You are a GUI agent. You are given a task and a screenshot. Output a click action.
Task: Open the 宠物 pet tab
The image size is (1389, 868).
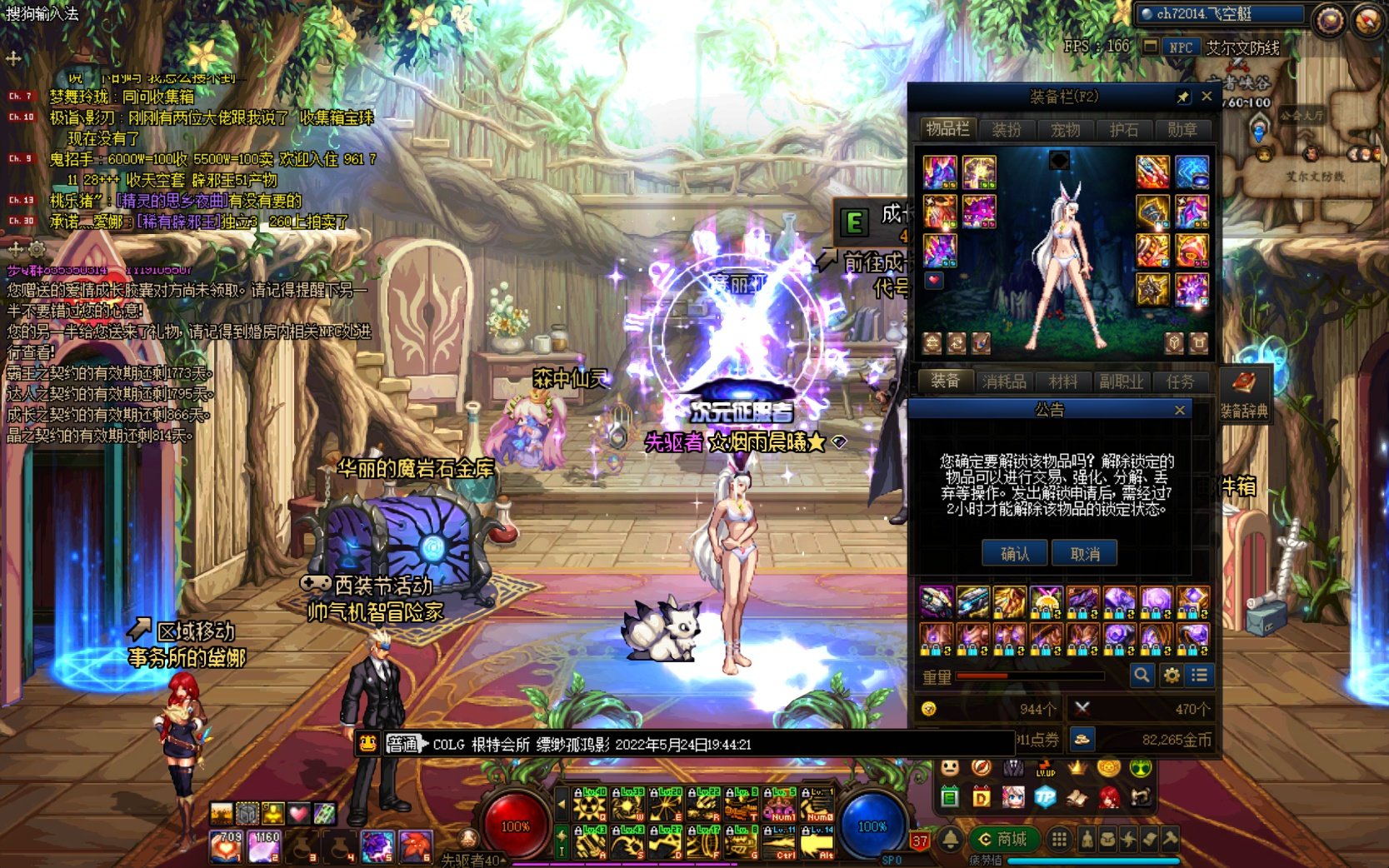1065,130
